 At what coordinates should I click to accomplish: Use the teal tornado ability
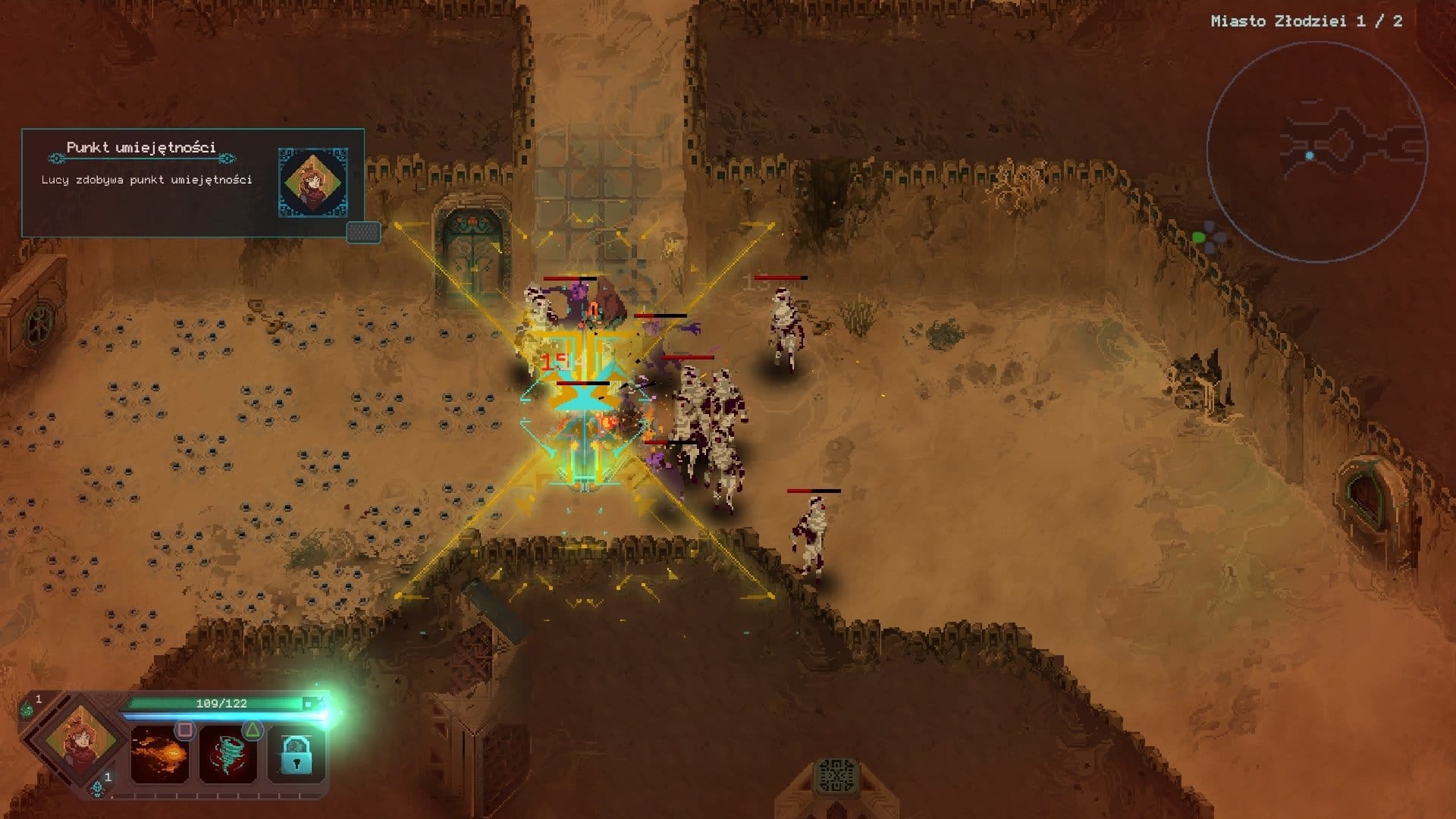(x=227, y=755)
